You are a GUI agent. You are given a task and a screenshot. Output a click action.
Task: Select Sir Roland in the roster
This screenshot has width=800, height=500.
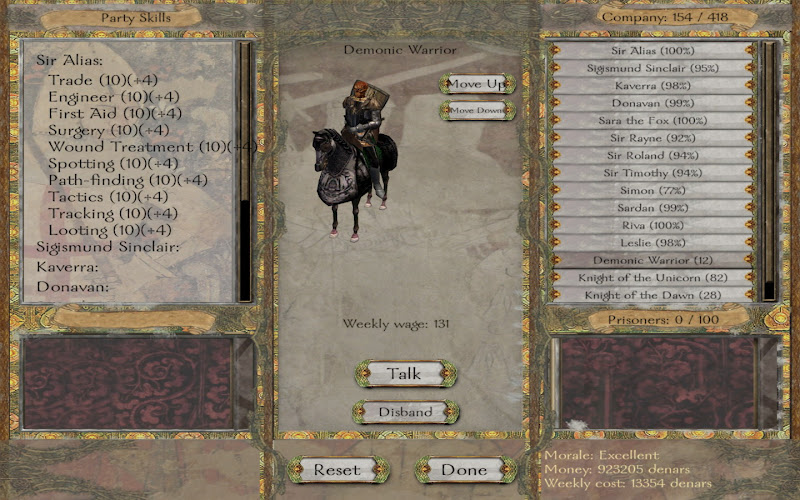[652, 155]
